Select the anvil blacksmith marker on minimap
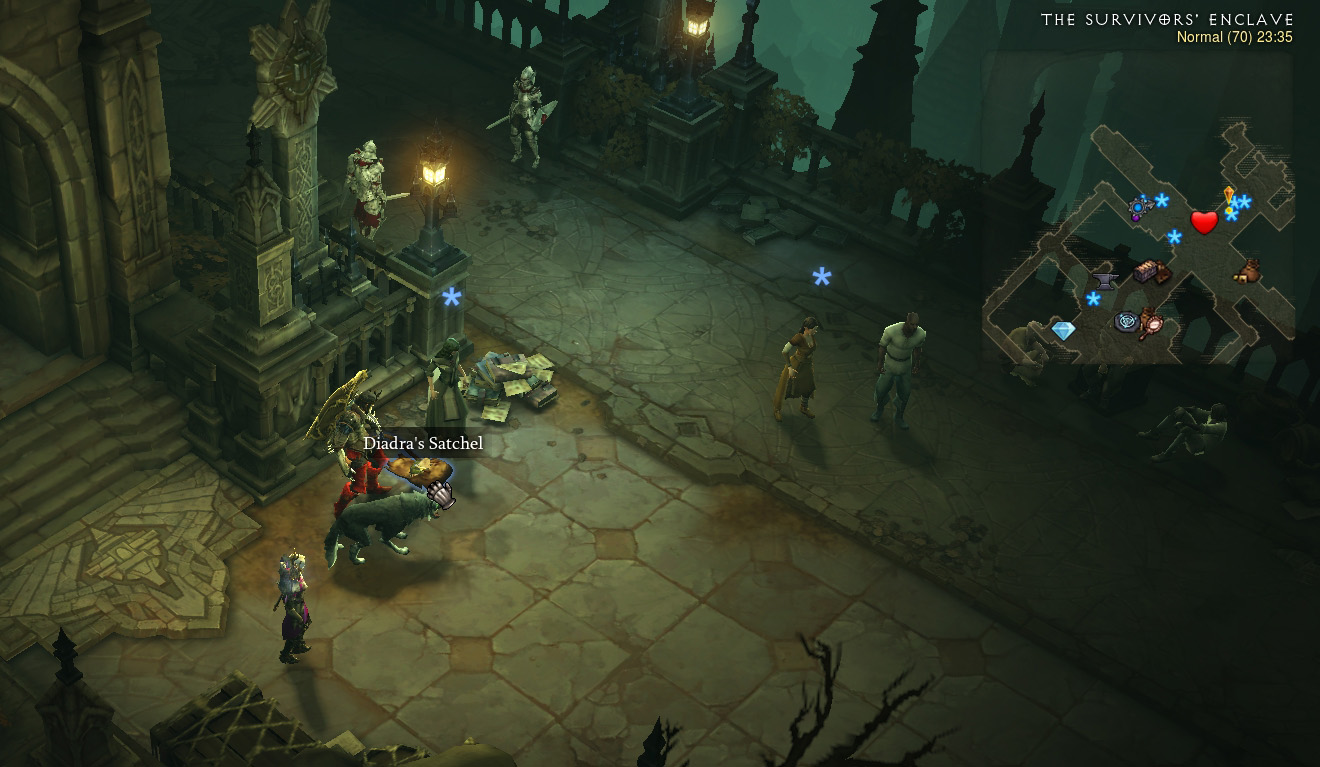The height and width of the screenshot is (767, 1320). tap(1105, 279)
